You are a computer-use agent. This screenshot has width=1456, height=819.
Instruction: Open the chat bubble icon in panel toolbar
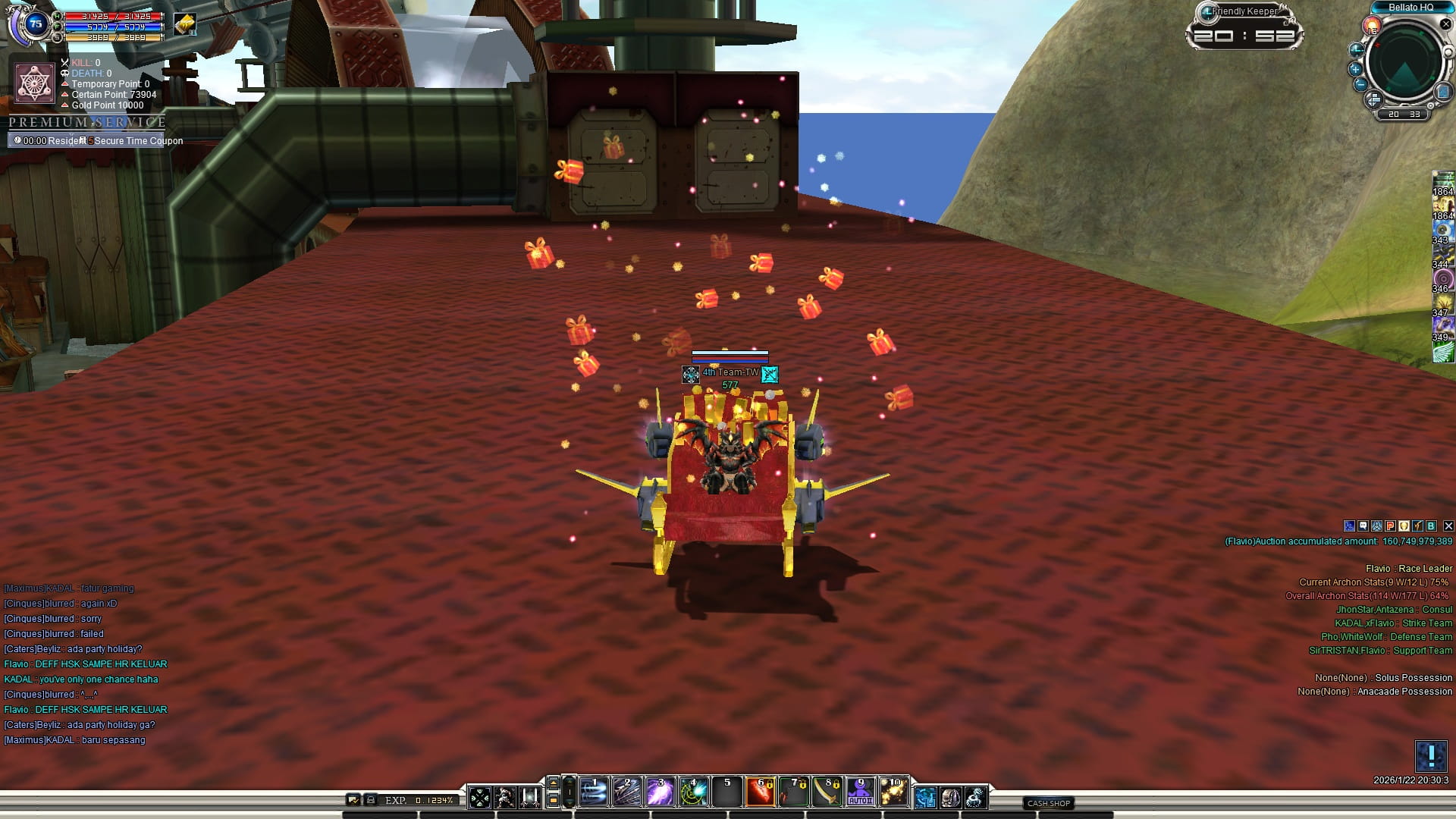[x=1363, y=526]
